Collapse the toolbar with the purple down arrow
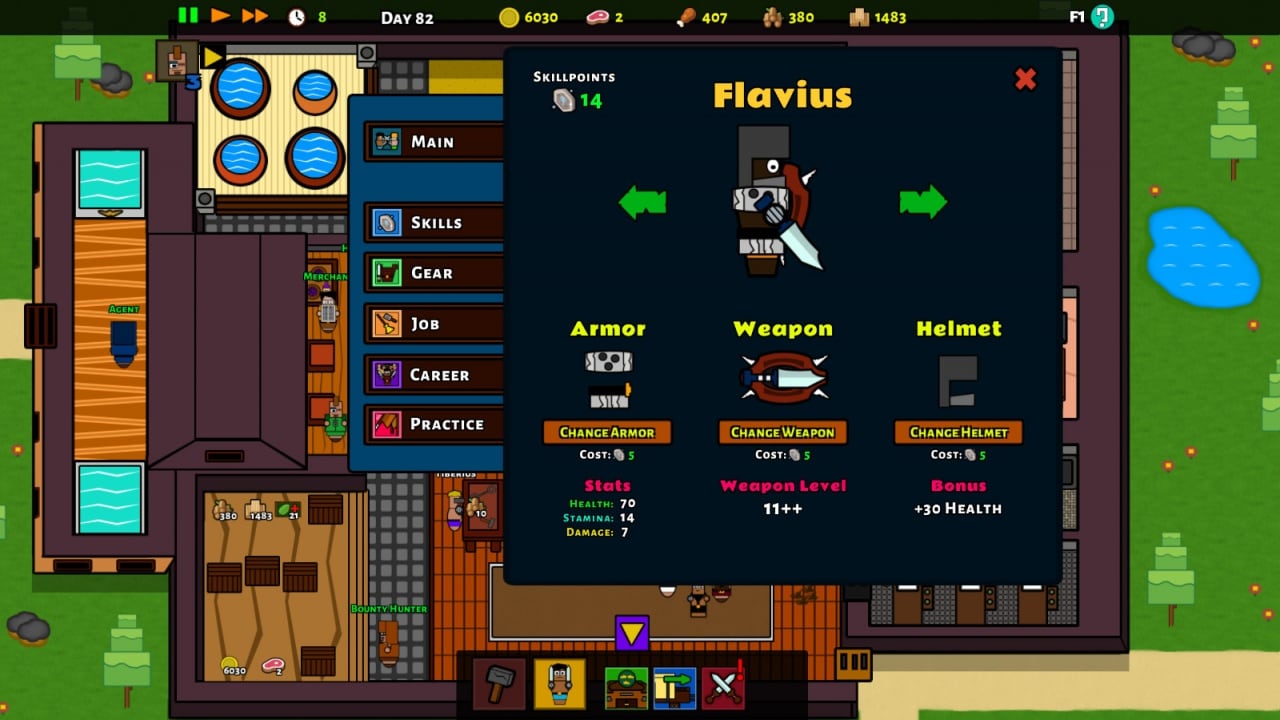 click(x=632, y=633)
